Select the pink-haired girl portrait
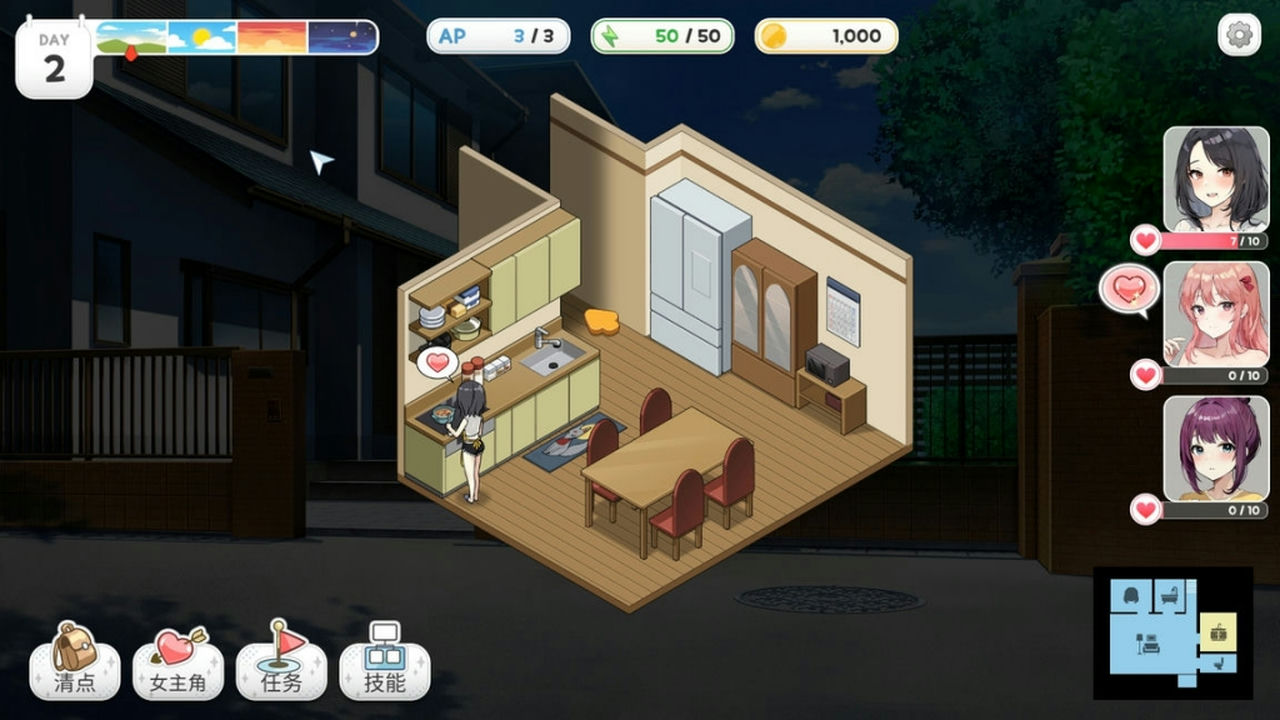Viewport: 1280px width, 720px height. pos(1215,314)
